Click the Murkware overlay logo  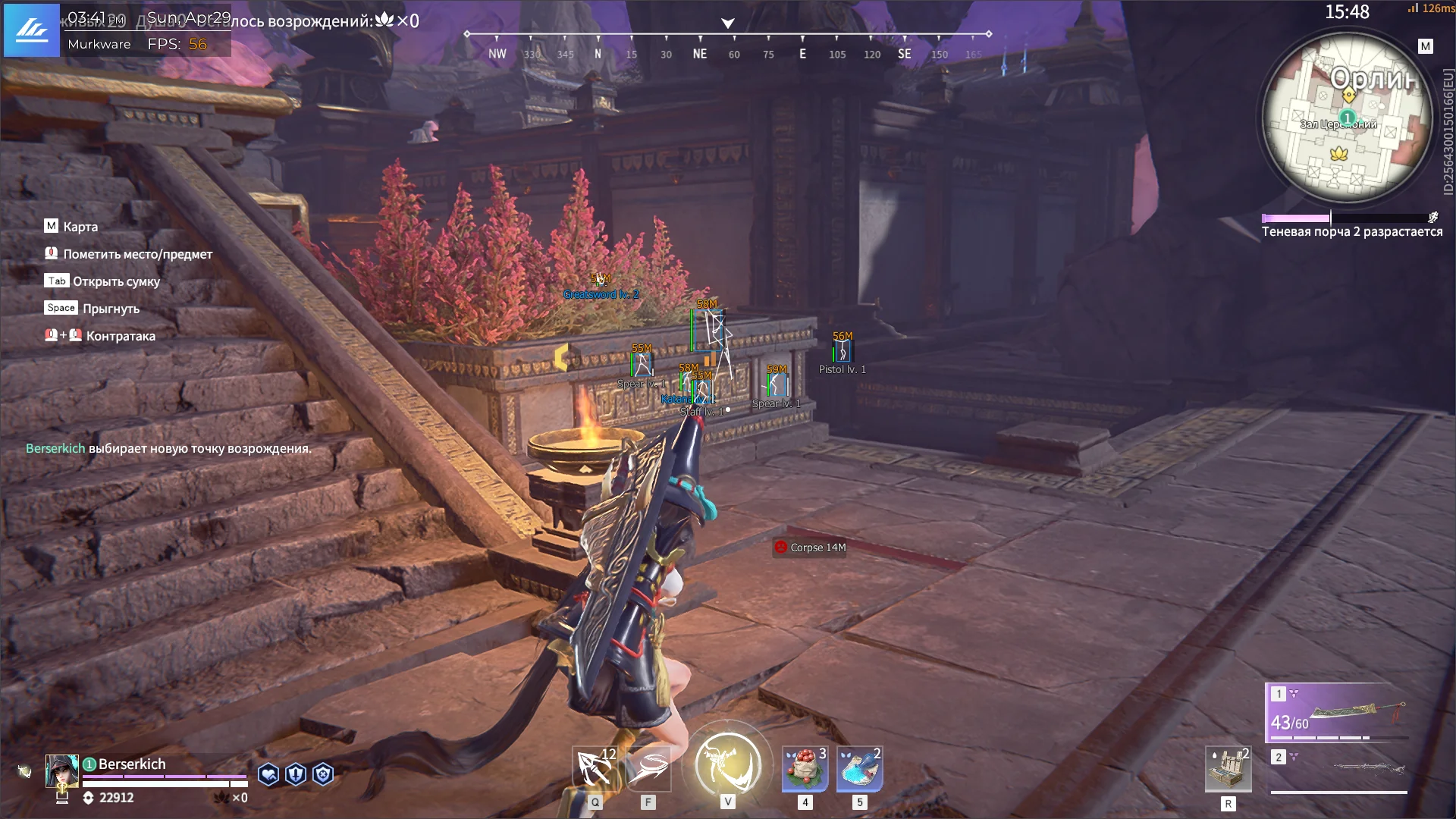(32, 30)
